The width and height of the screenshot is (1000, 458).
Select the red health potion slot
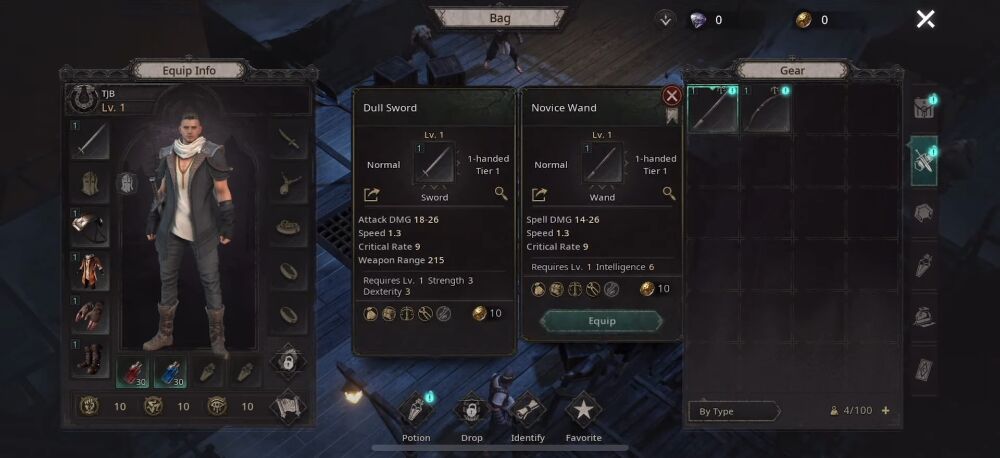(135, 372)
